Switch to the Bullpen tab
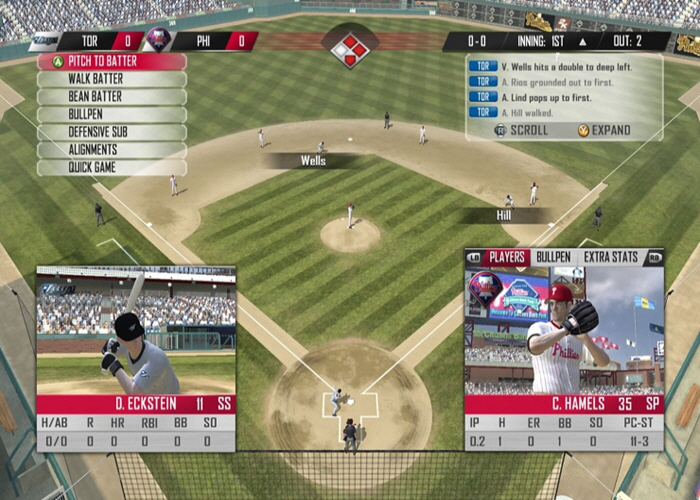 pos(553,257)
